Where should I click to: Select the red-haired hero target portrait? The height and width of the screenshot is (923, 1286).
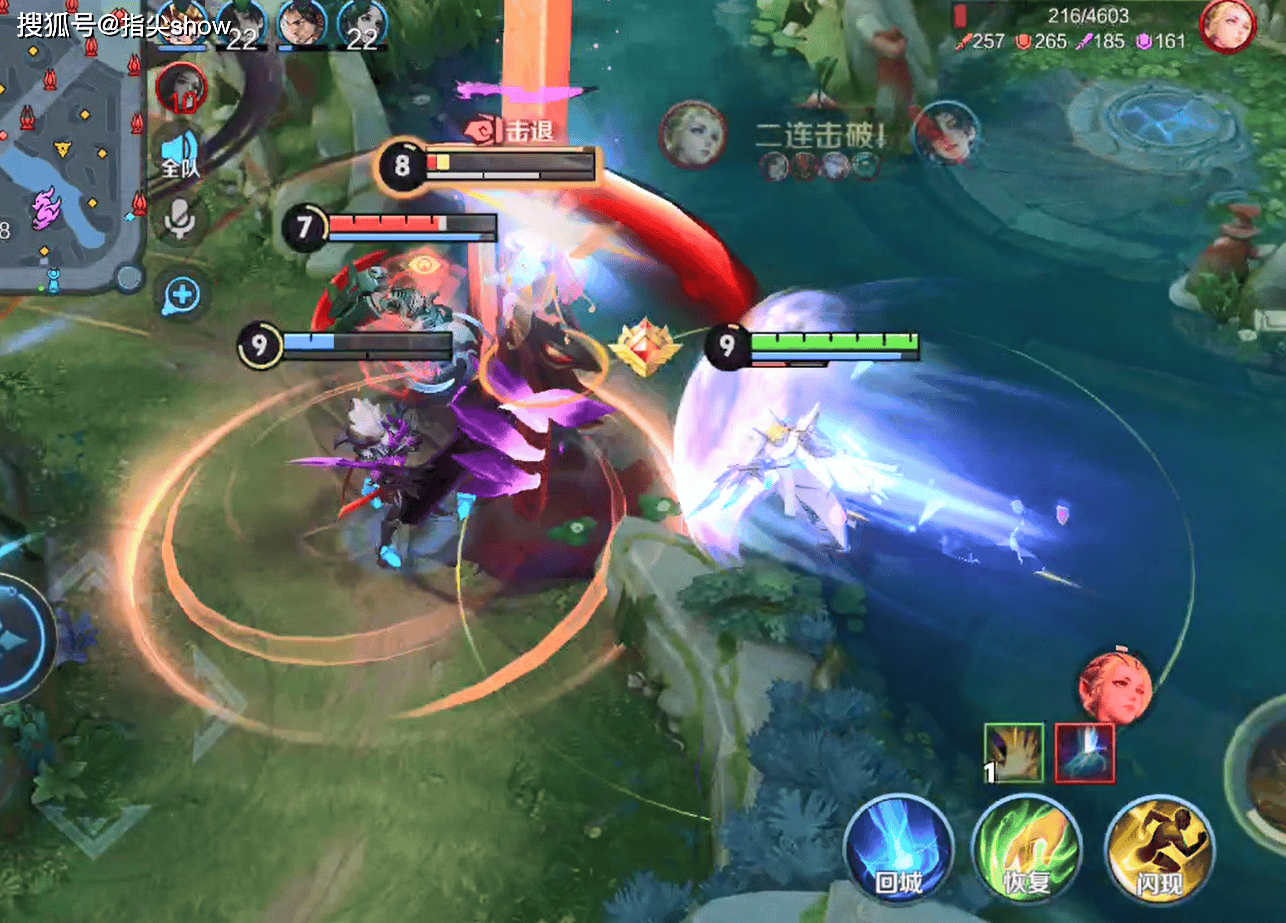pos(1115,689)
